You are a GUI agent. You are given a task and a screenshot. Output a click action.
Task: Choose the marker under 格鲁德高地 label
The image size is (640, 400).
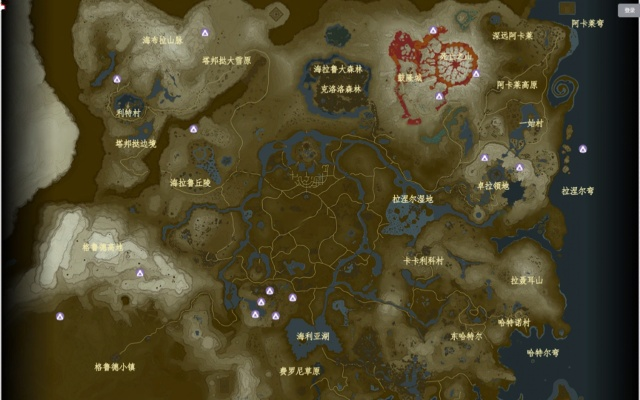[140, 272]
